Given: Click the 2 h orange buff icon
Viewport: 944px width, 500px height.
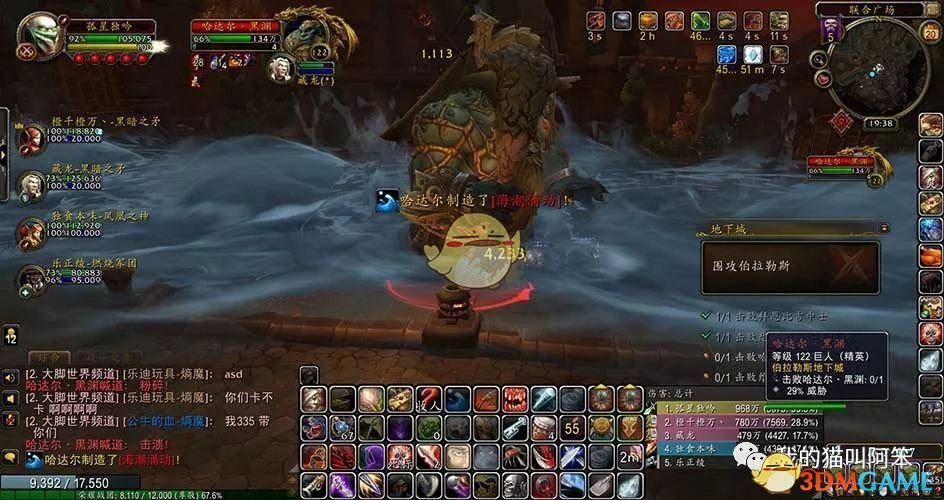Looking at the screenshot, I should point(649,21).
